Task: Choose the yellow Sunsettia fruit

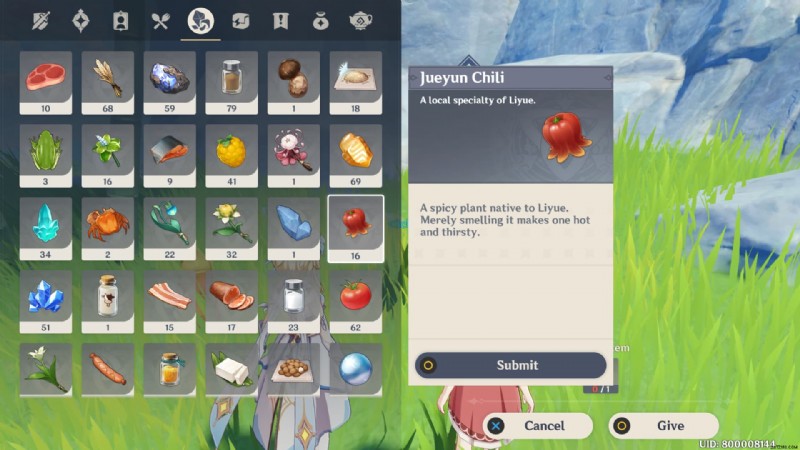Action: pyautogui.click(x=232, y=150)
